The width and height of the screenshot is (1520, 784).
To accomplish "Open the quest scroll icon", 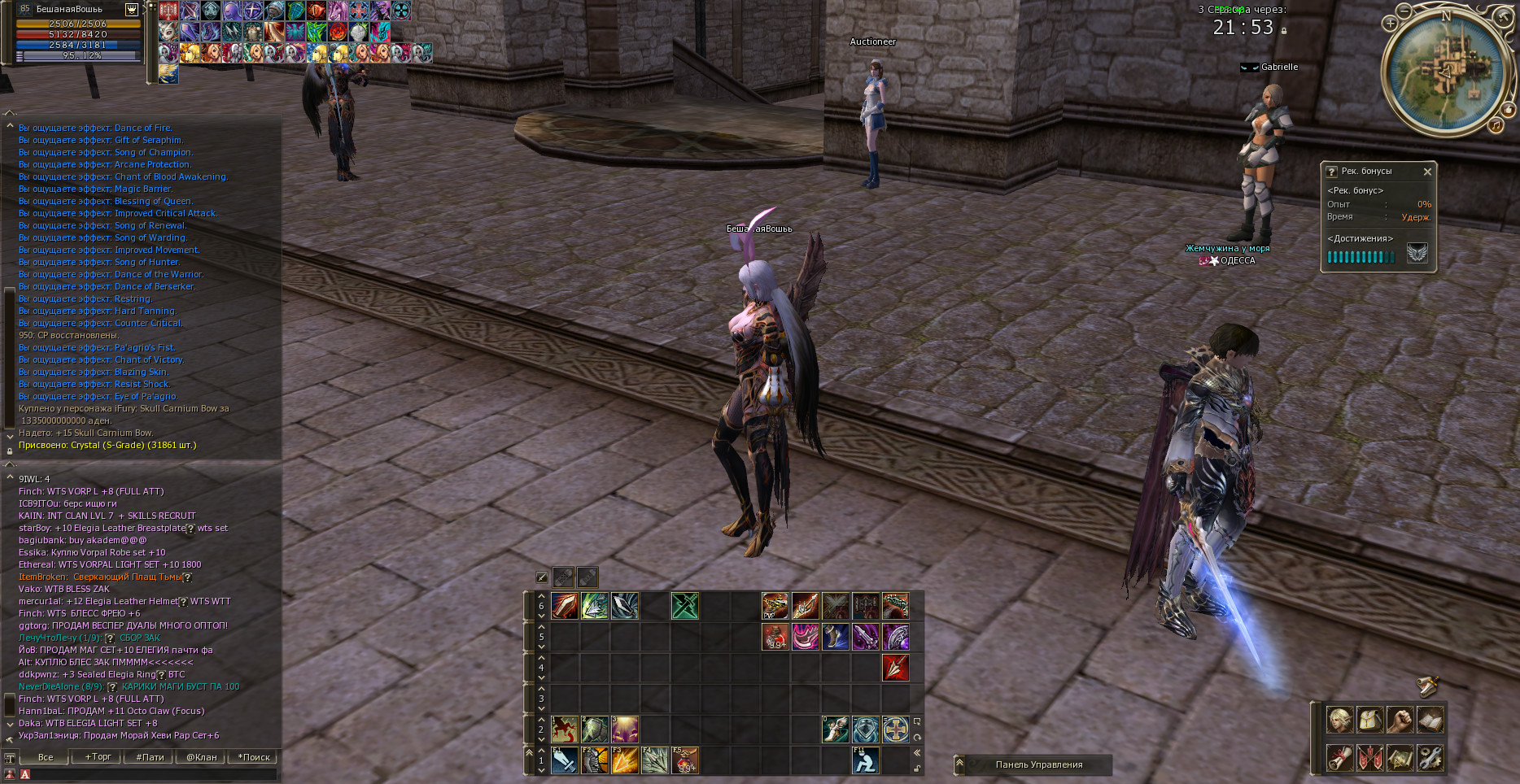I will 1340,758.
